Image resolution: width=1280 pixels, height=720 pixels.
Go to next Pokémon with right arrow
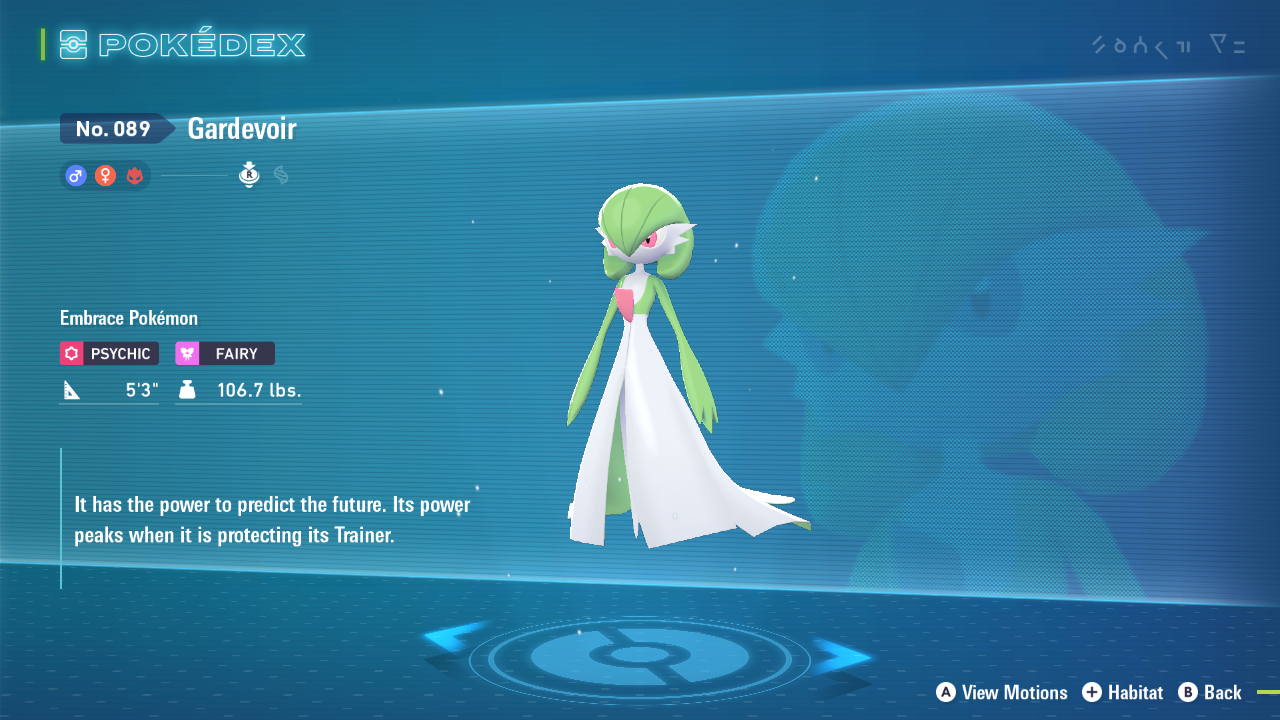click(842, 657)
